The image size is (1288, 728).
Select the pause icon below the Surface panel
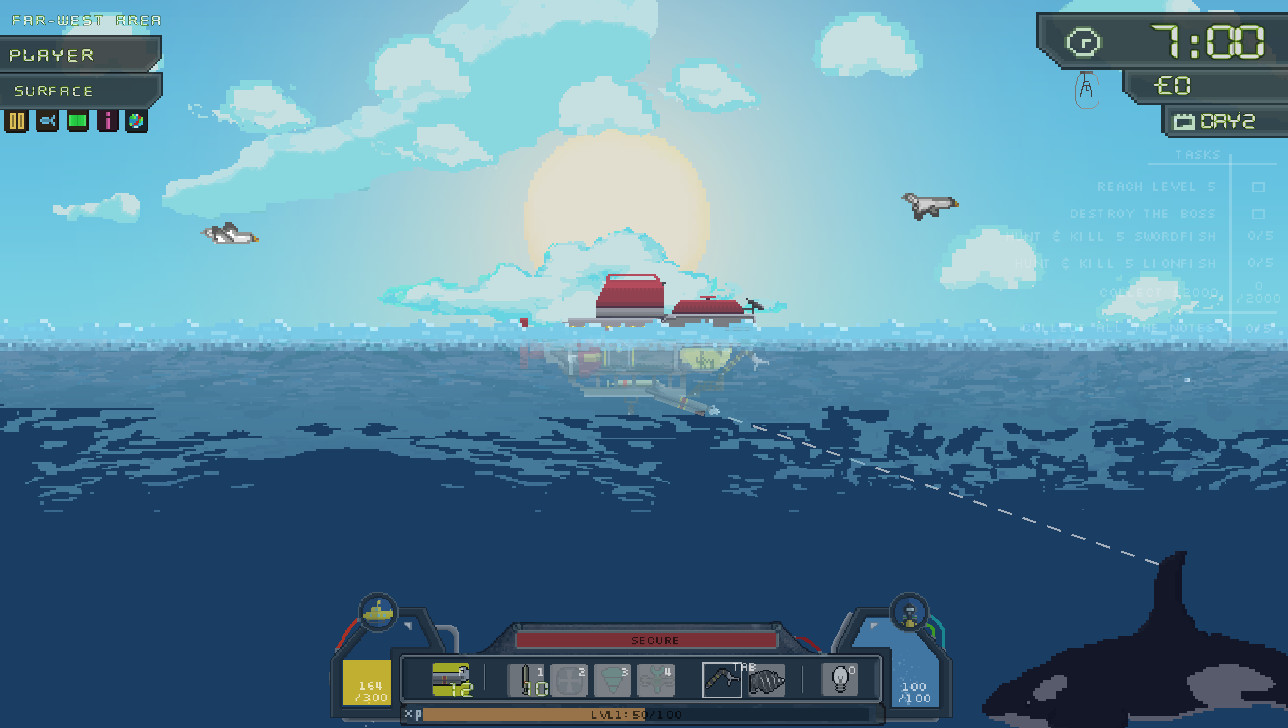[17, 120]
